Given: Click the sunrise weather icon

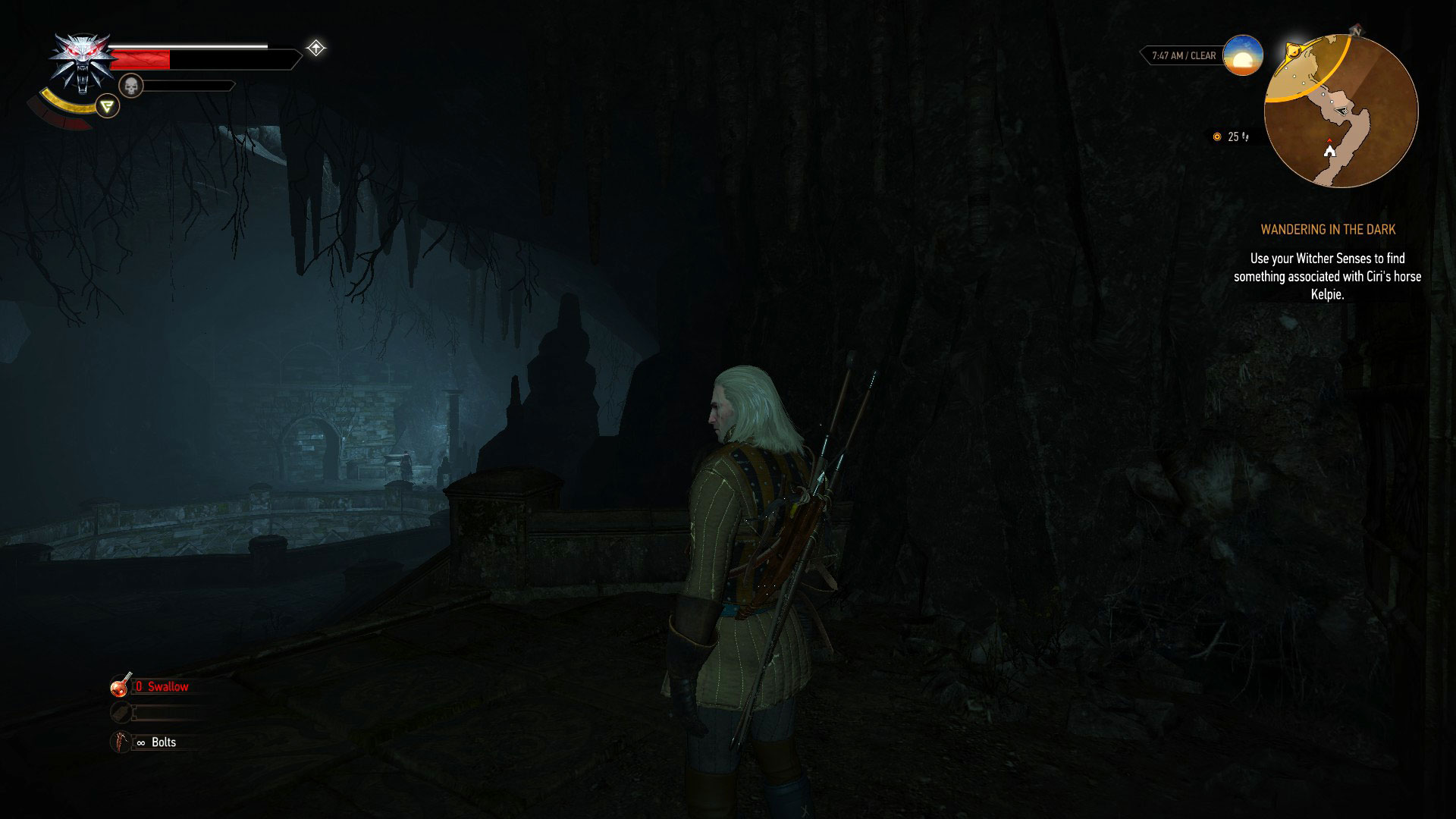Looking at the screenshot, I should pos(1241,55).
